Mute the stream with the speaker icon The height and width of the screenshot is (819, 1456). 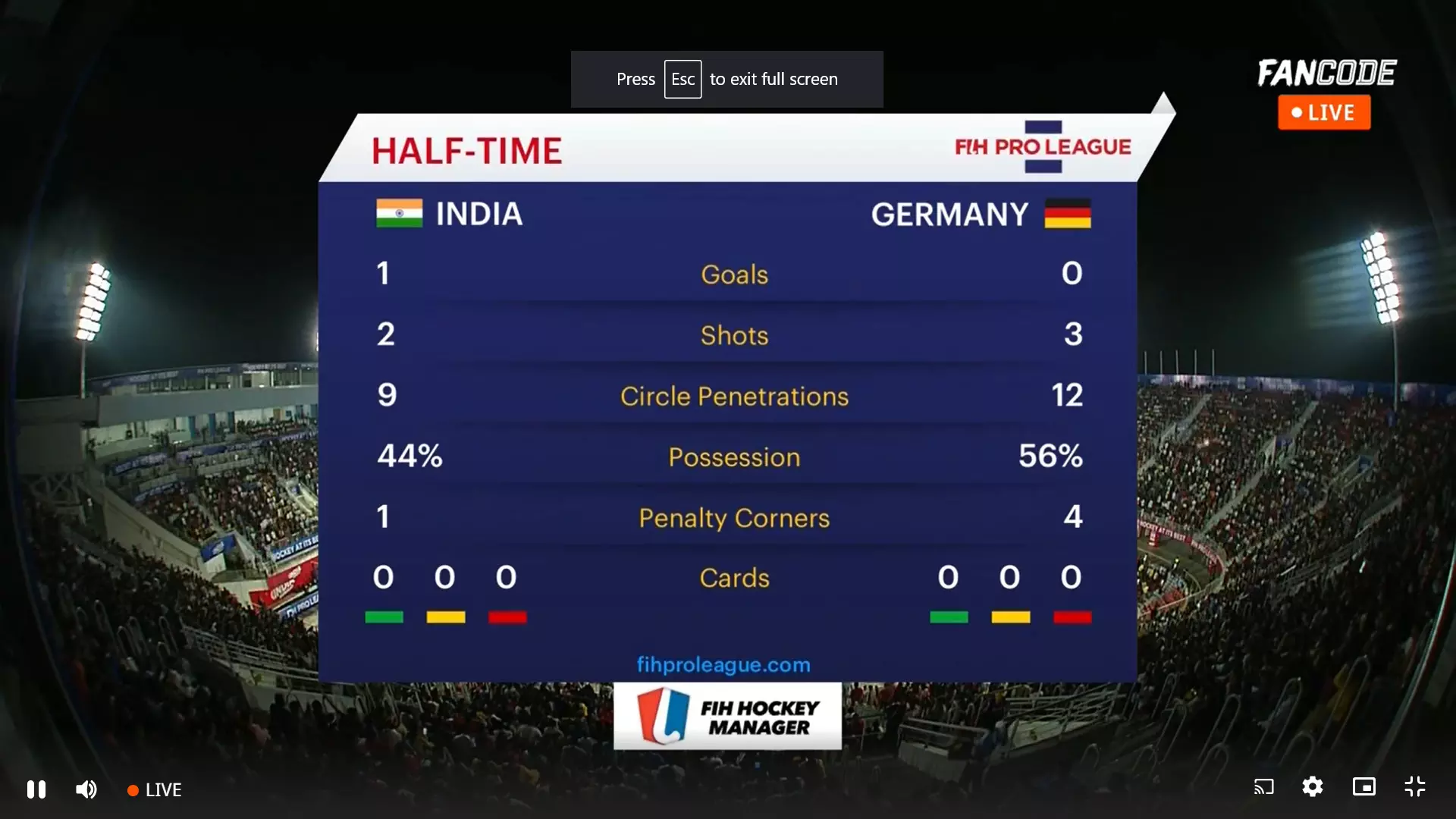click(x=86, y=789)
